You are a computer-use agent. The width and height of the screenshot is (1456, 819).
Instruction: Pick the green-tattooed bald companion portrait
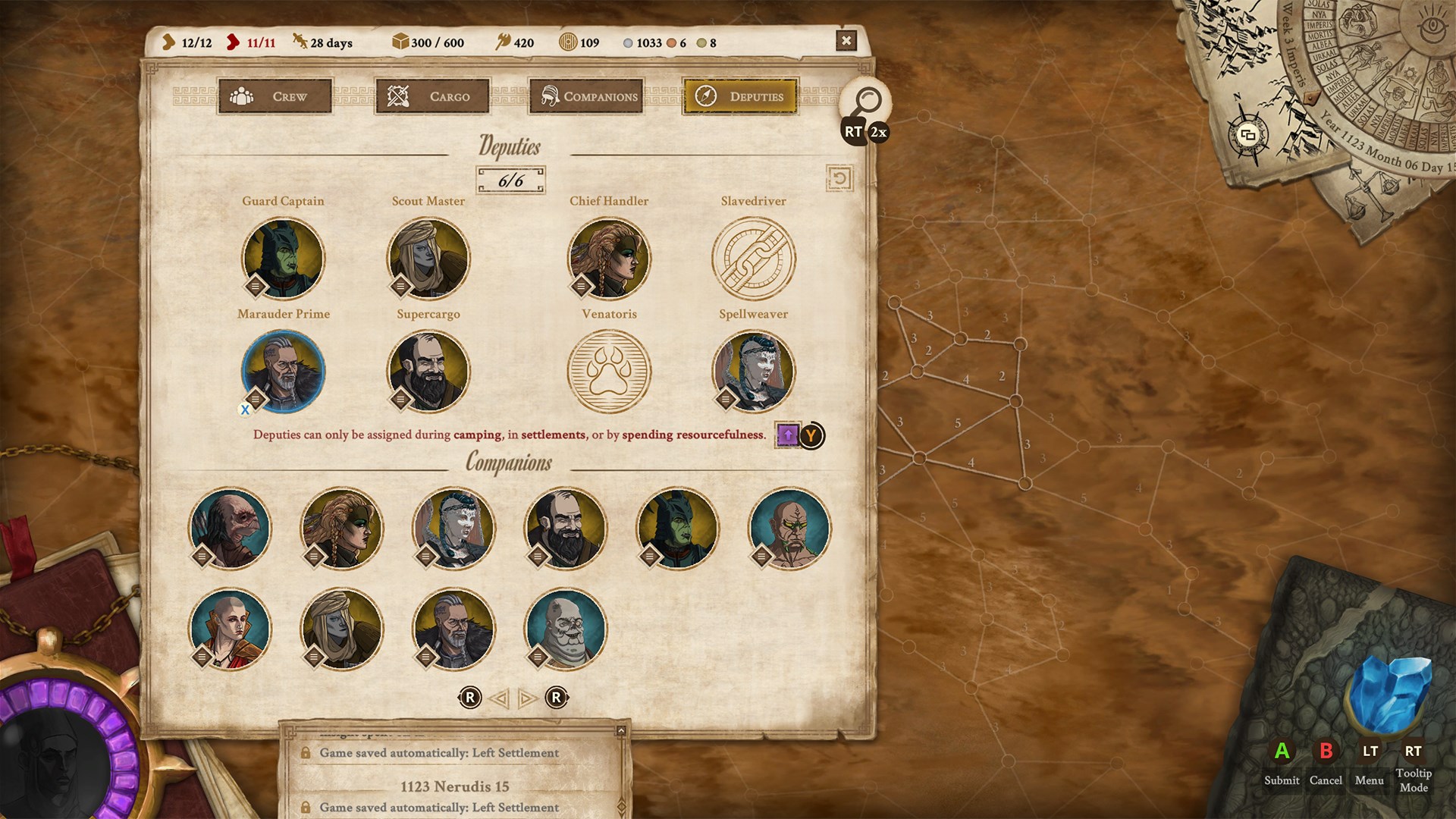point(789,529)
